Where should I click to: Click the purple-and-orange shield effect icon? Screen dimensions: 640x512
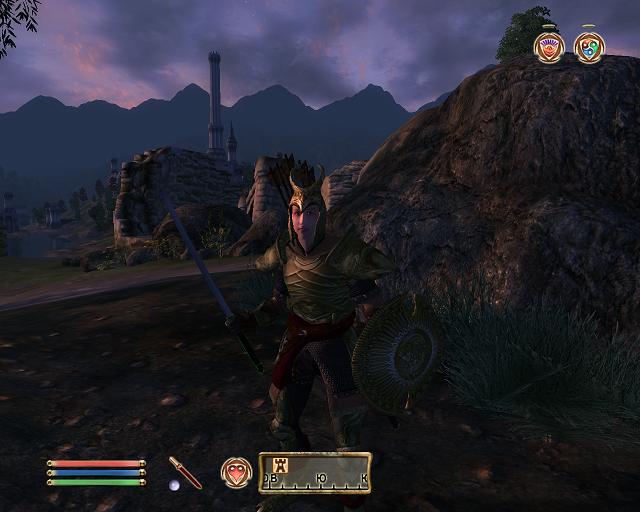[549, 46]
